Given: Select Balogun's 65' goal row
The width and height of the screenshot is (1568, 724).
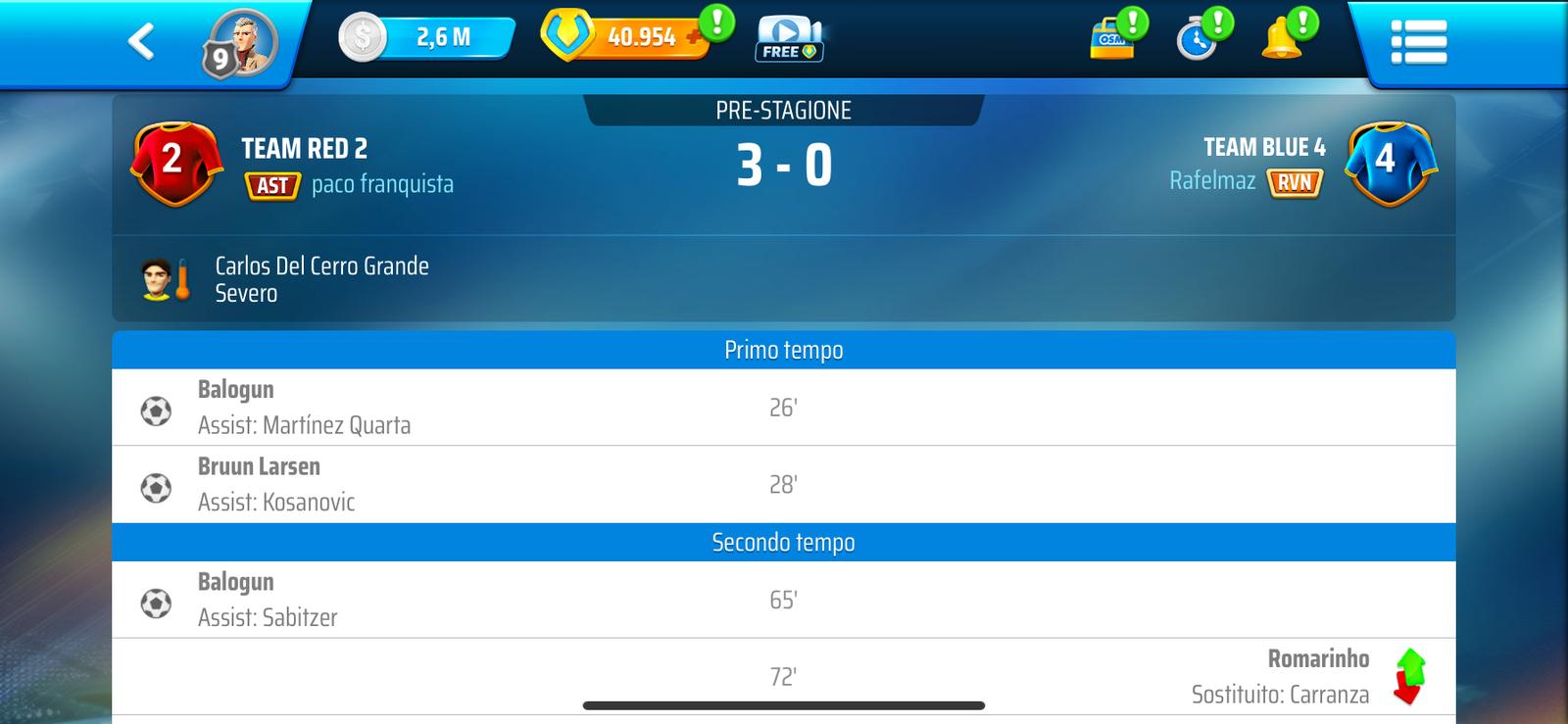Looking at the screenshot, I should [x=783, y=600].
